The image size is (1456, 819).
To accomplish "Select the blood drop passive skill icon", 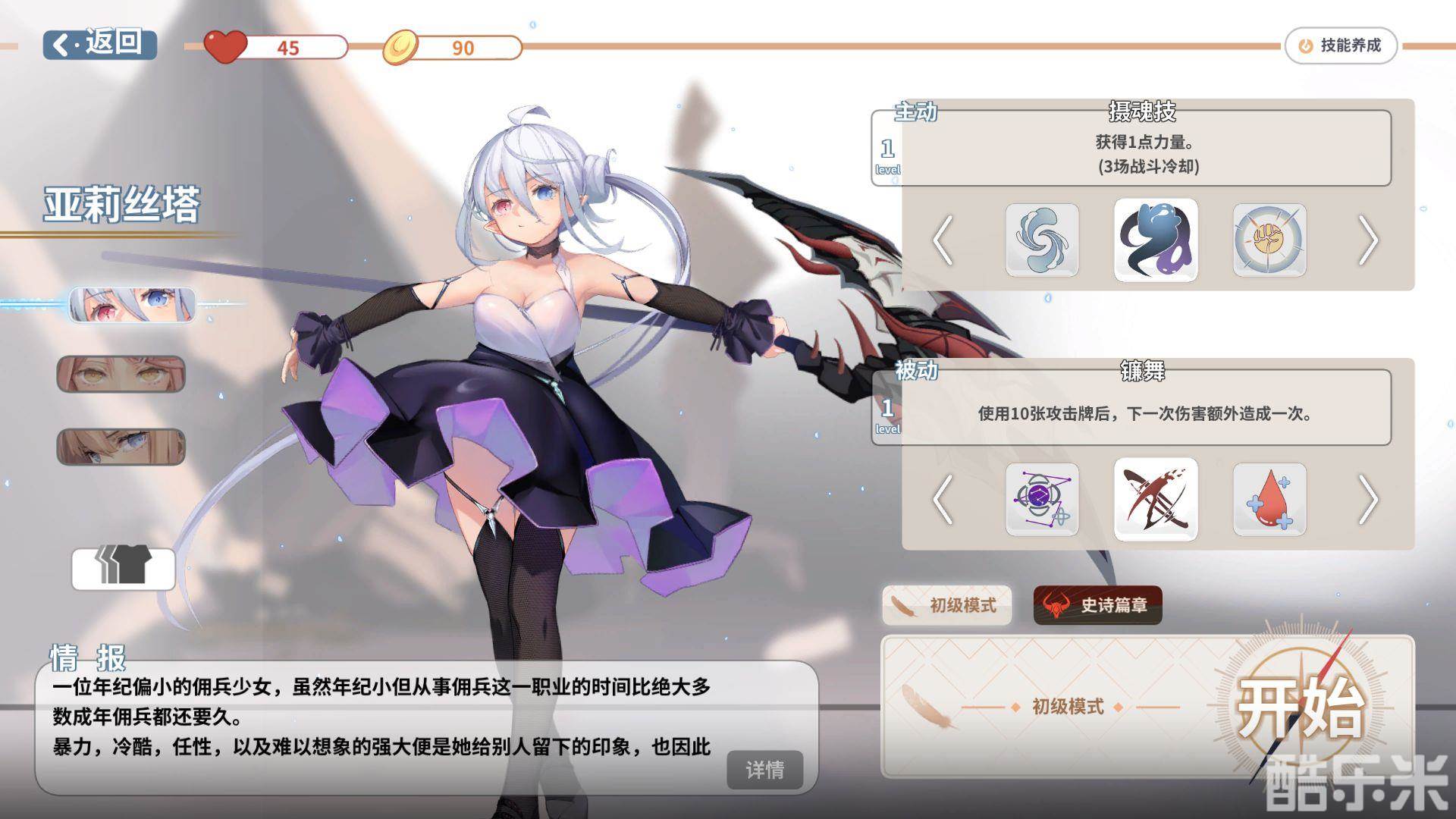I will [1268, 499].
